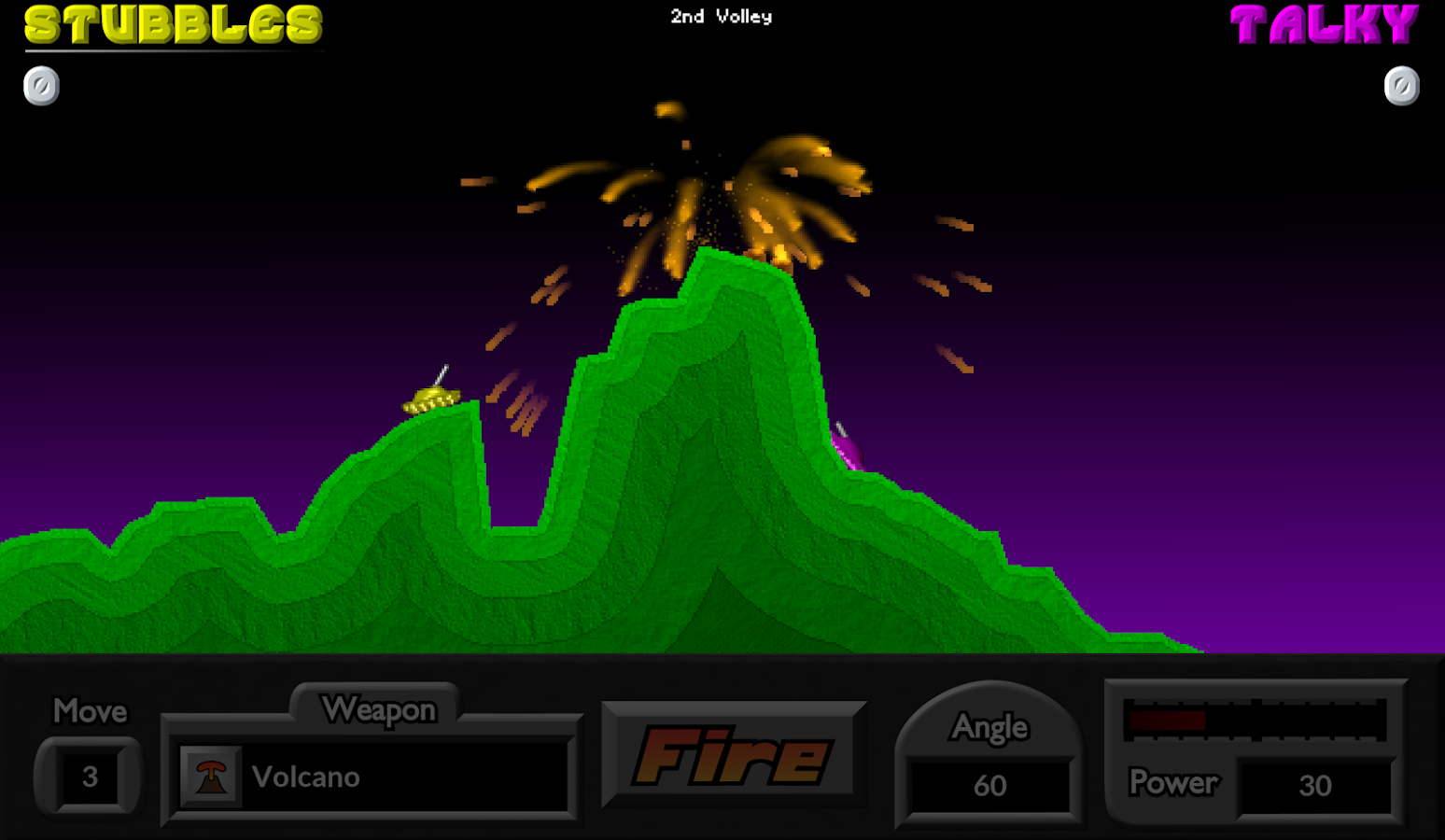The height and width of the screenshot is (840, 1445).
Task: Click the Volcano weapon name text
Action: pyautogui.click(x=304, y=777)
